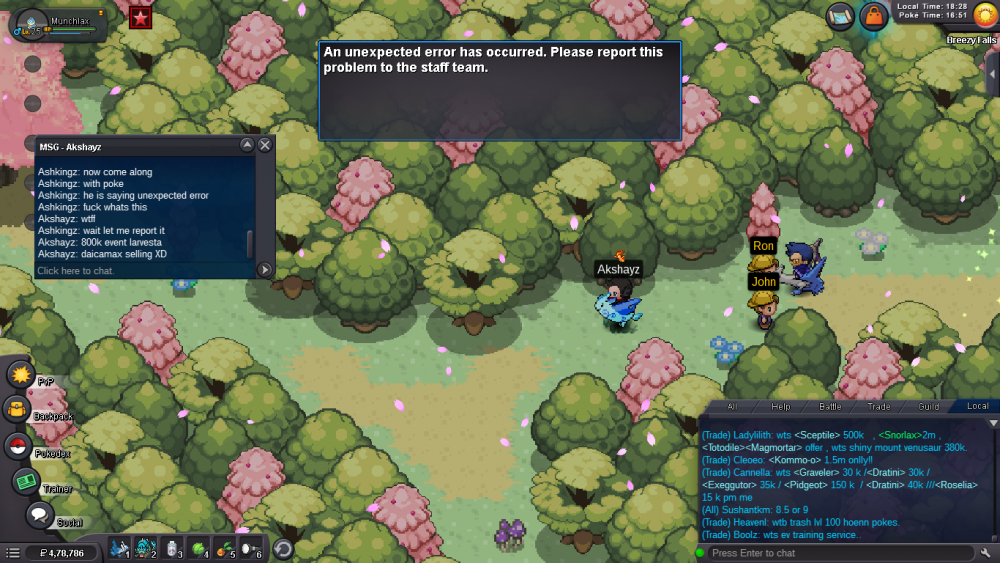
Task: Open the Trainer card
Action: 26,481
